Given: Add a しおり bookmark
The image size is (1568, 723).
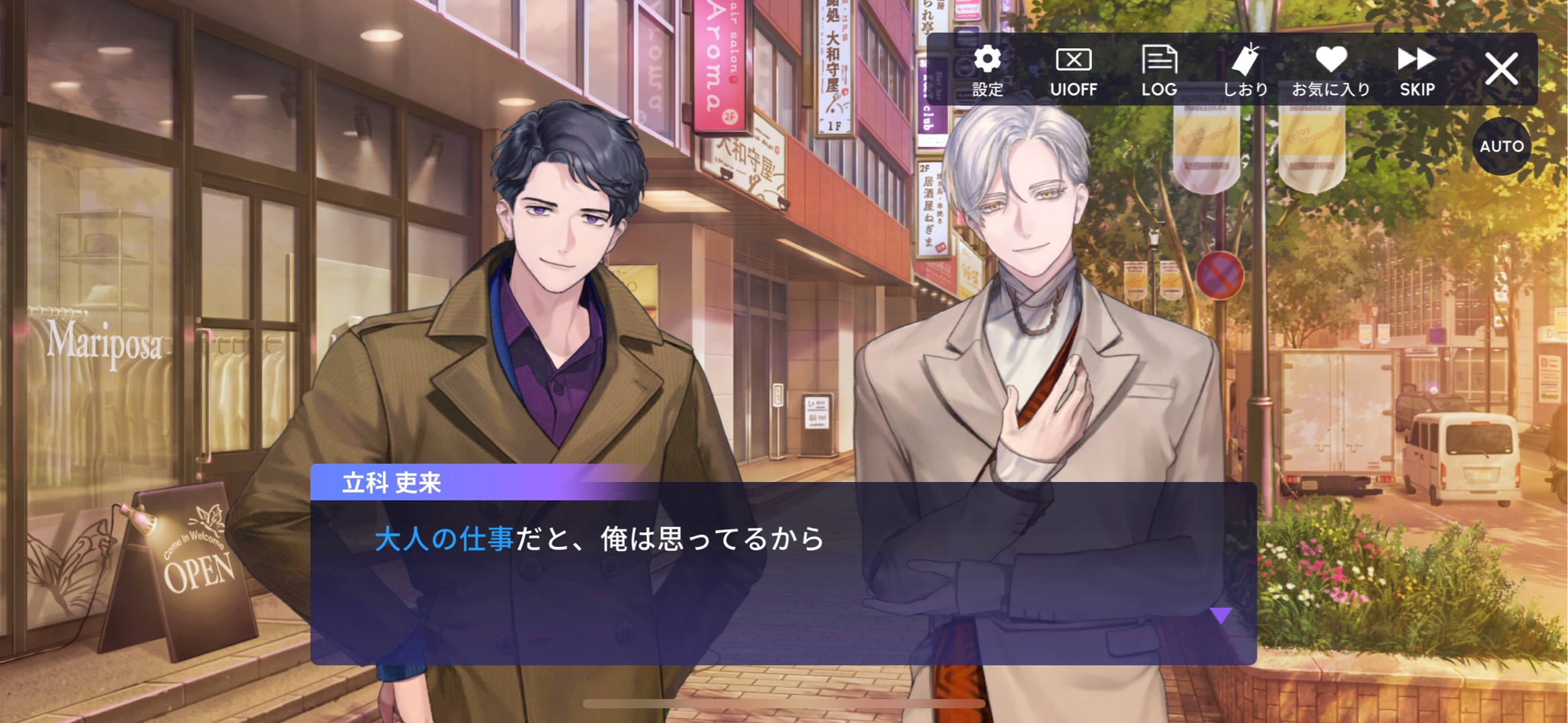Looking at the screenshot, I should (1245, 70).
